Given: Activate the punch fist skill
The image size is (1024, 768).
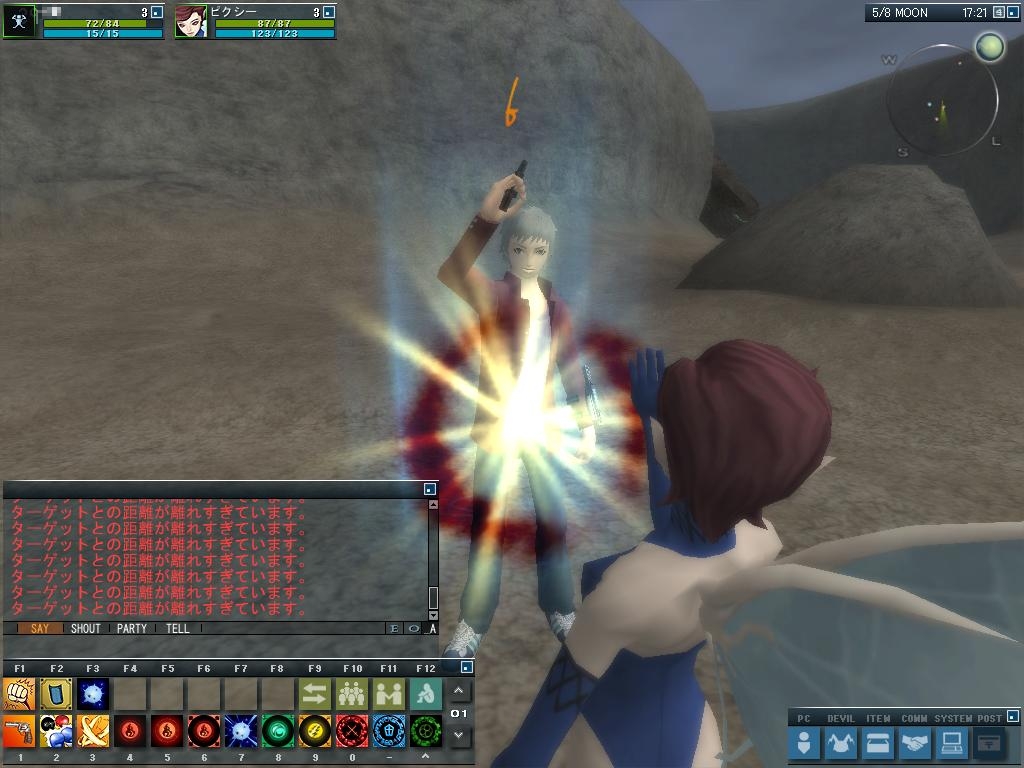Looking at the screenshot, I should point(19,693).
